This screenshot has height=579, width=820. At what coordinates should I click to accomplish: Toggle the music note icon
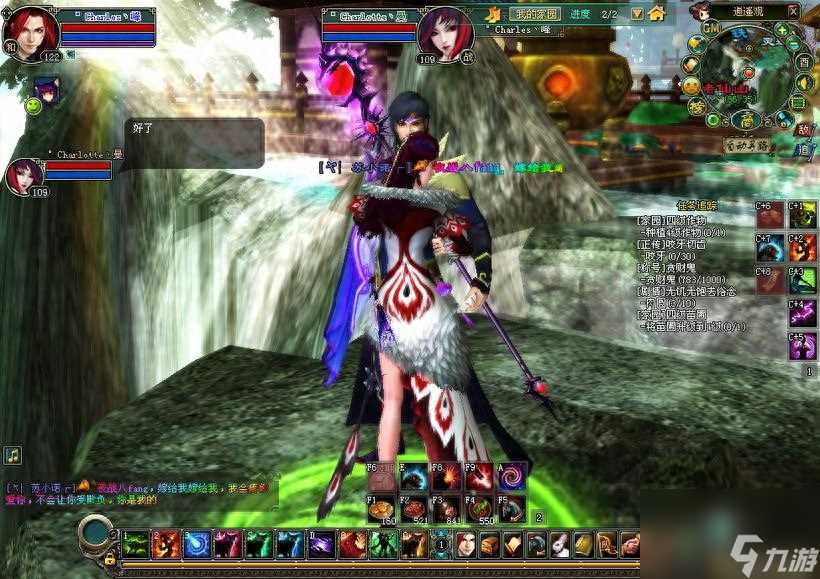[13, 456]
